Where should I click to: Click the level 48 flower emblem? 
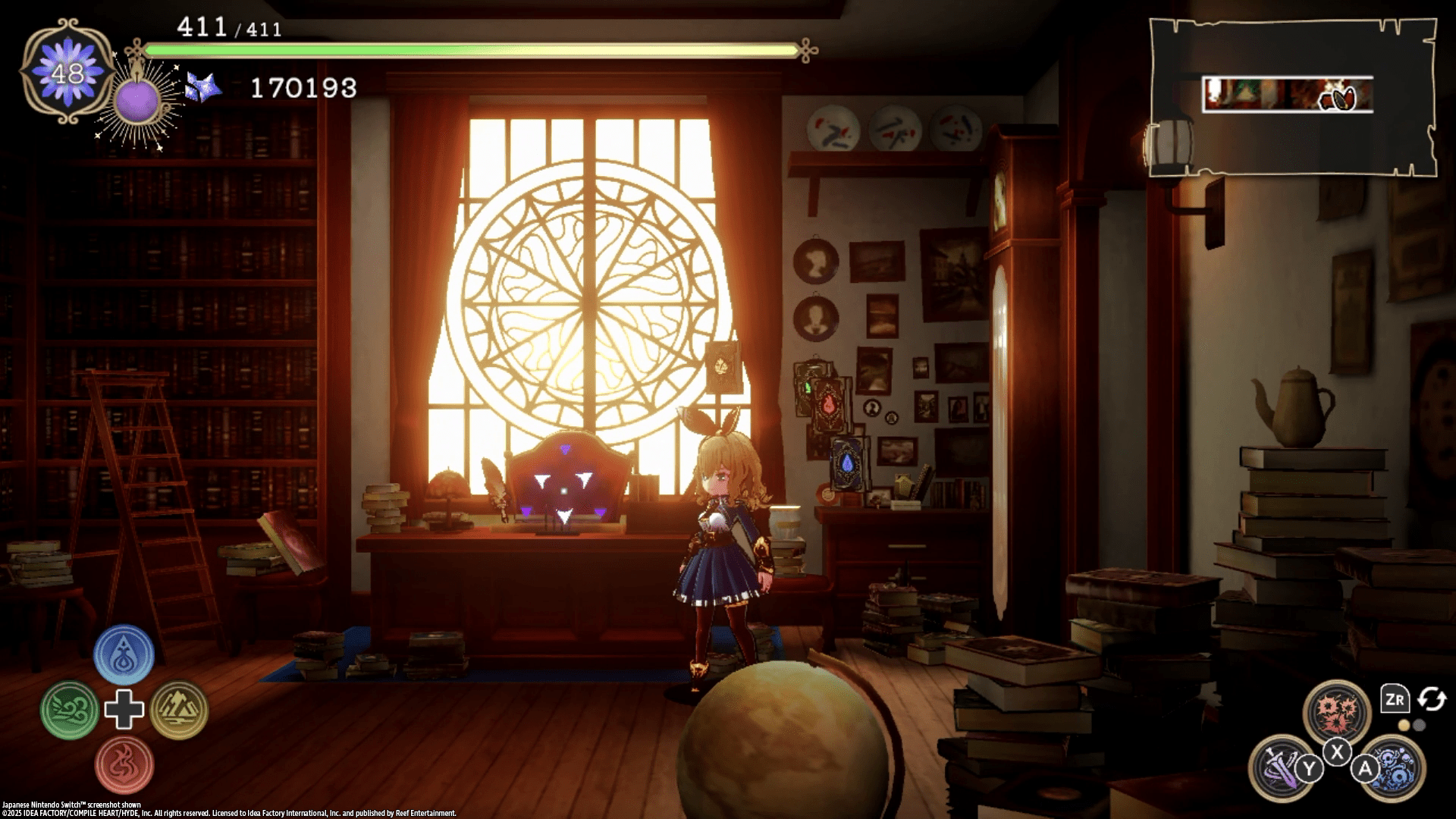(x=68, y=72)
